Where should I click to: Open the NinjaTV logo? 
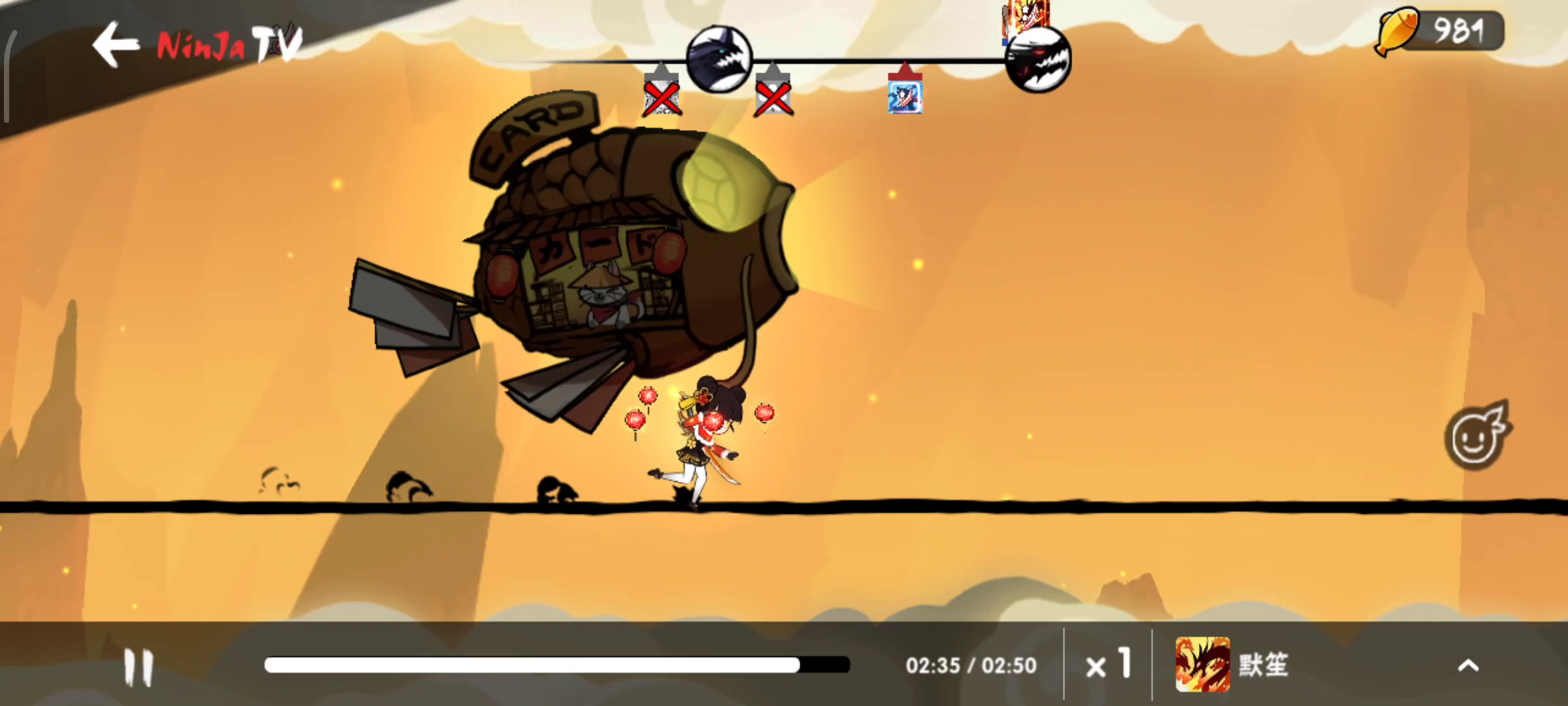[225, 45]
